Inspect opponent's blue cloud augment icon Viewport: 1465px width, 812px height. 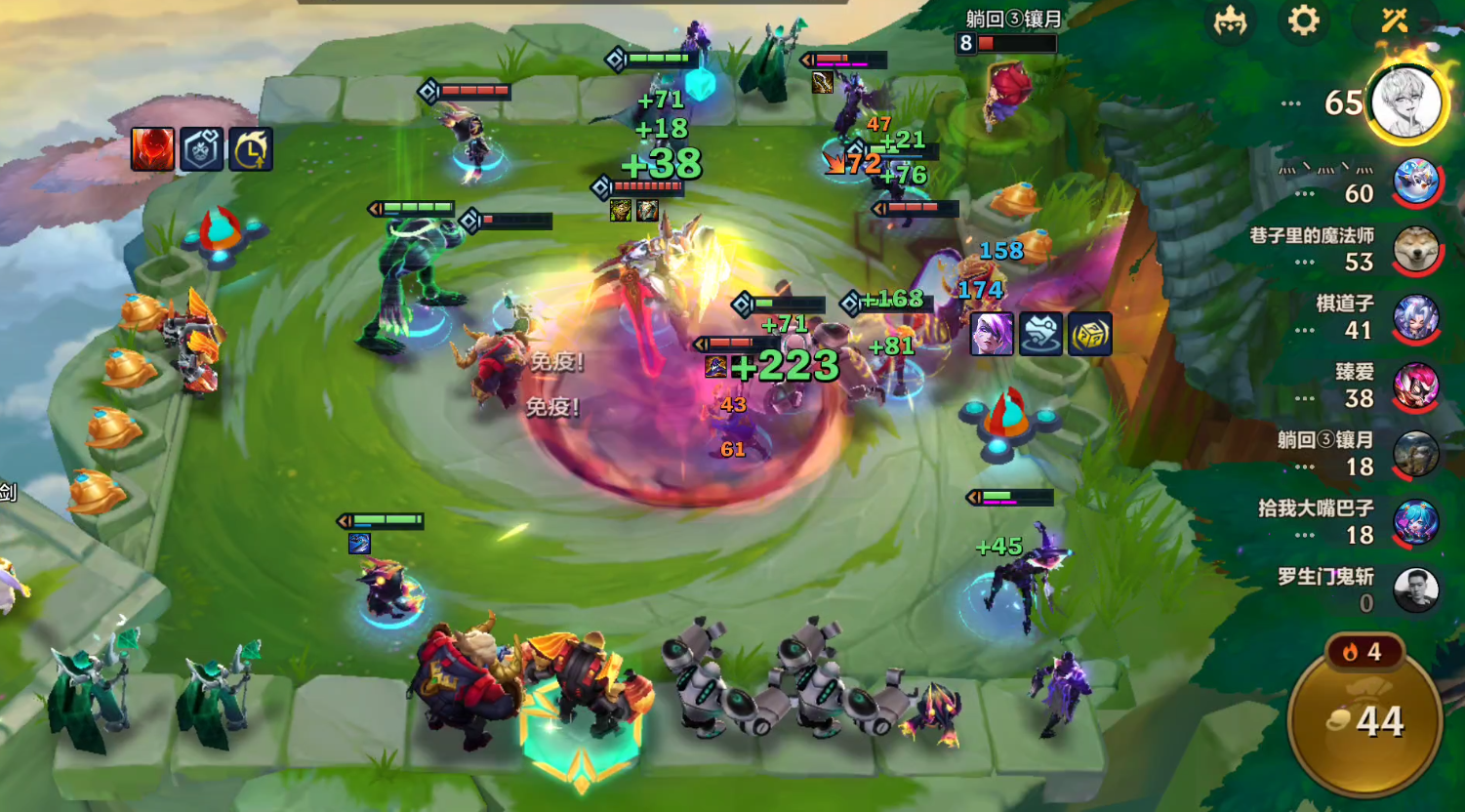click(x=1040, y=334)
